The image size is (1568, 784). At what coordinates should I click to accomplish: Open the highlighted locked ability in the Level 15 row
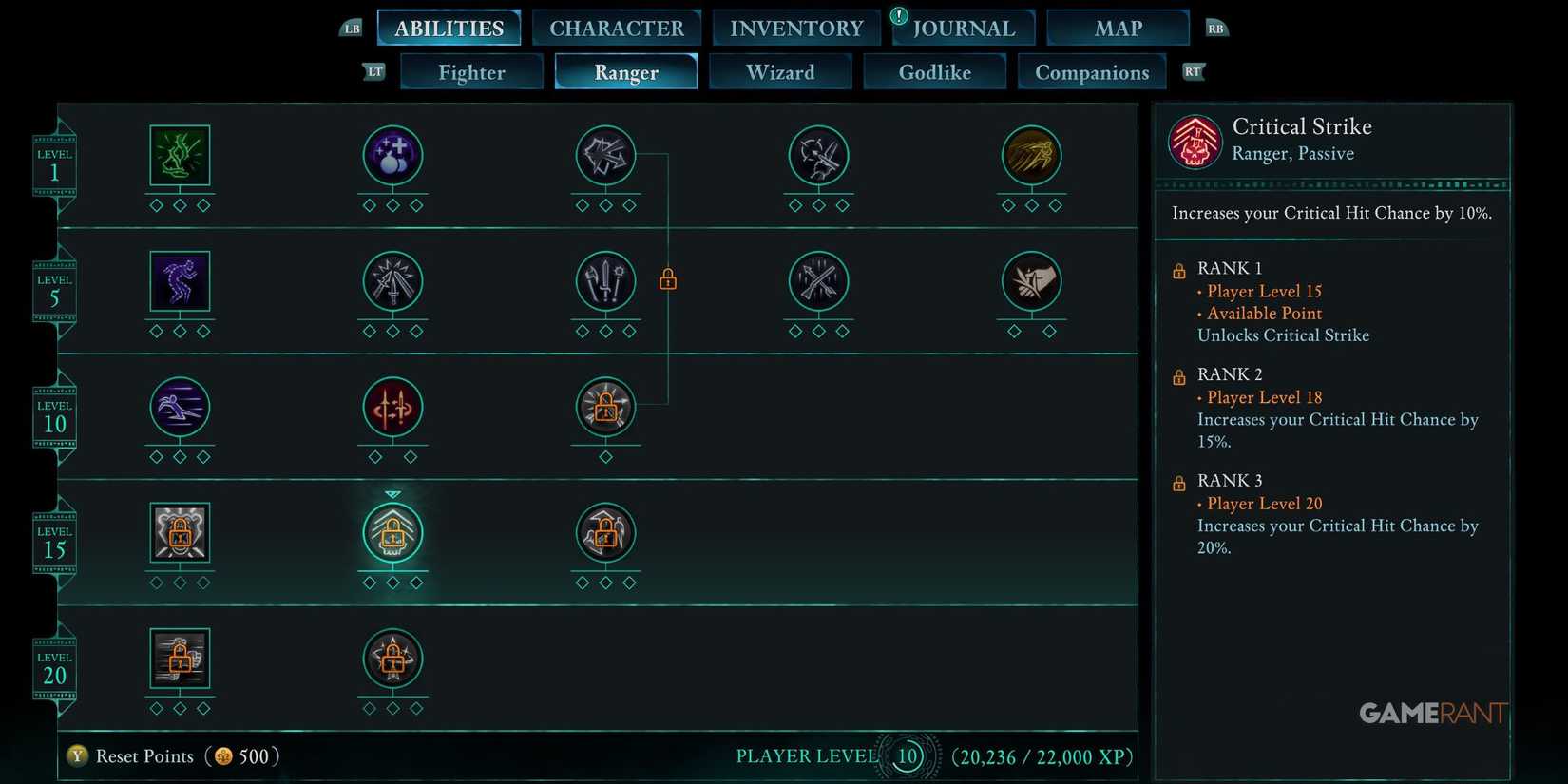[392, 533]
